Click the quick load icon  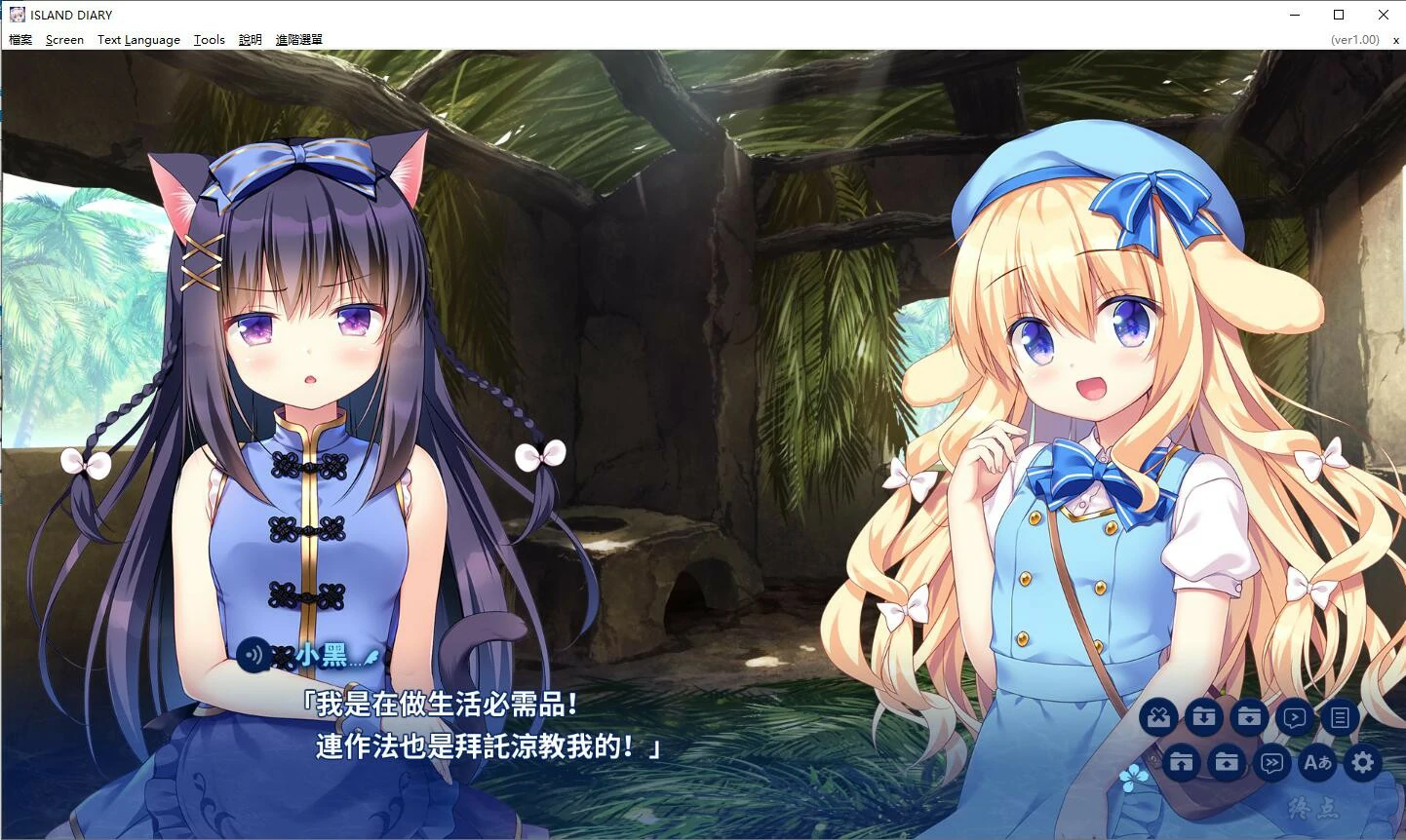[1181, 763]
